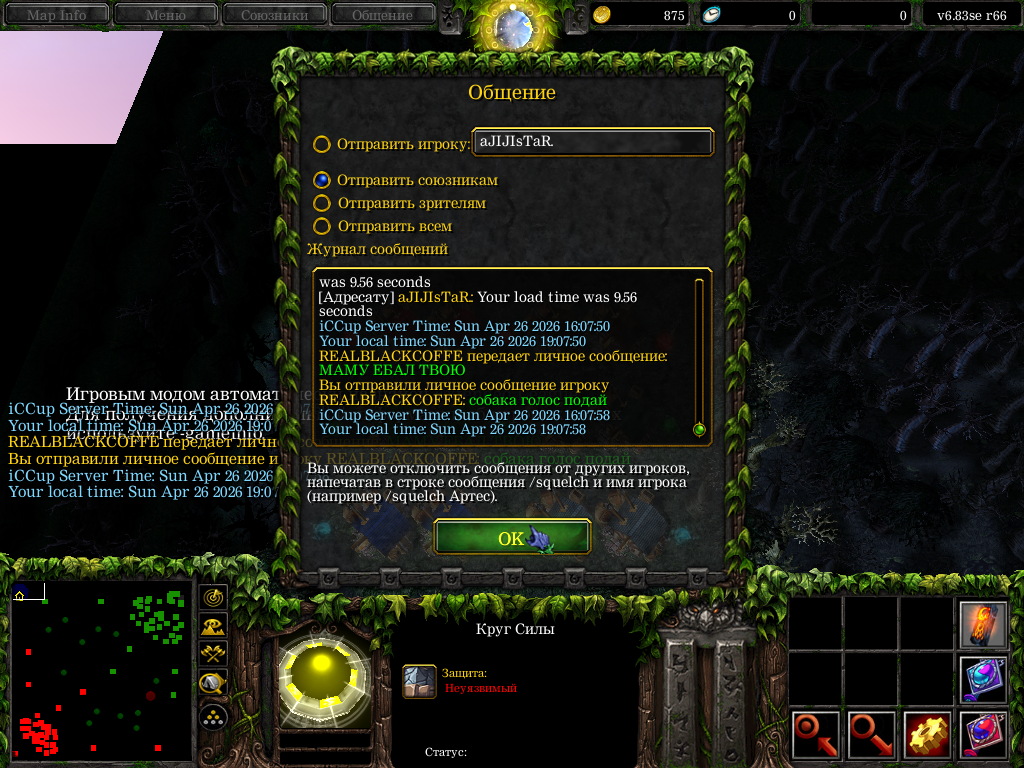The width and height of the screenshot is (1024, 768).
Task: Activate the minimap signal ping button
Action: pyautogui.click(x=214, y=597)
